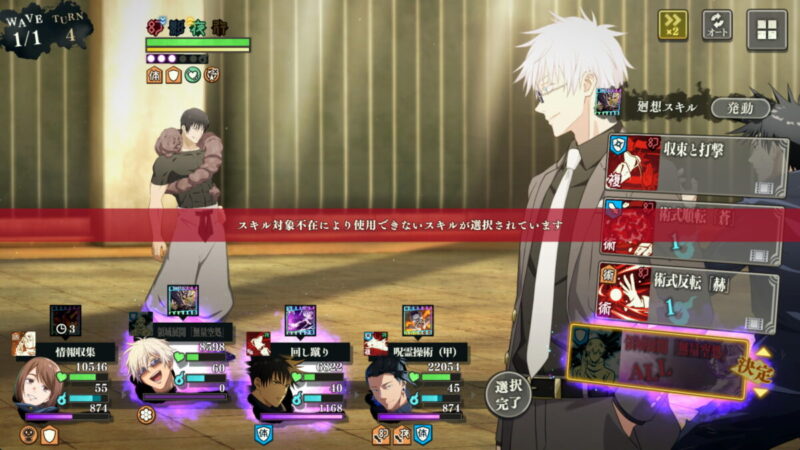
Task: Finish selection with the 選択完了 button
Action: point(508,394)
